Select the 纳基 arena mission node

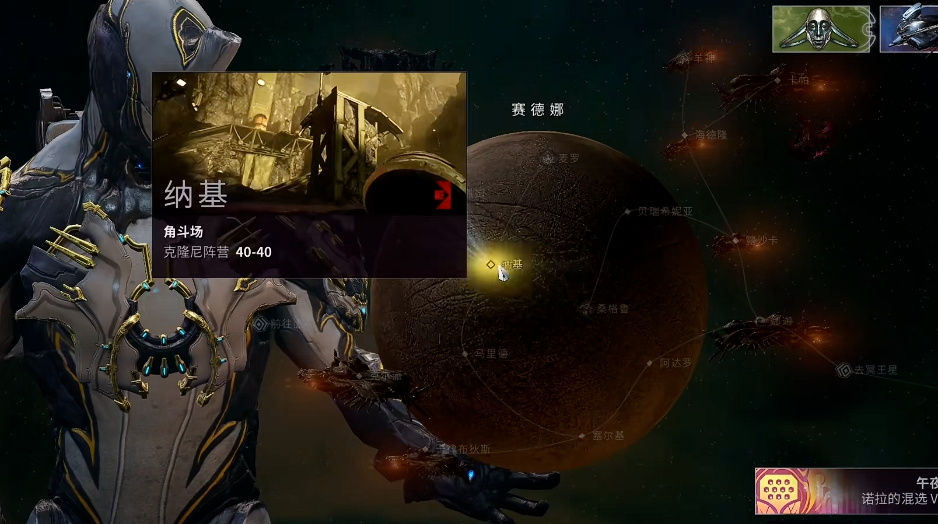pyautogui.click(x=491, y=264)
